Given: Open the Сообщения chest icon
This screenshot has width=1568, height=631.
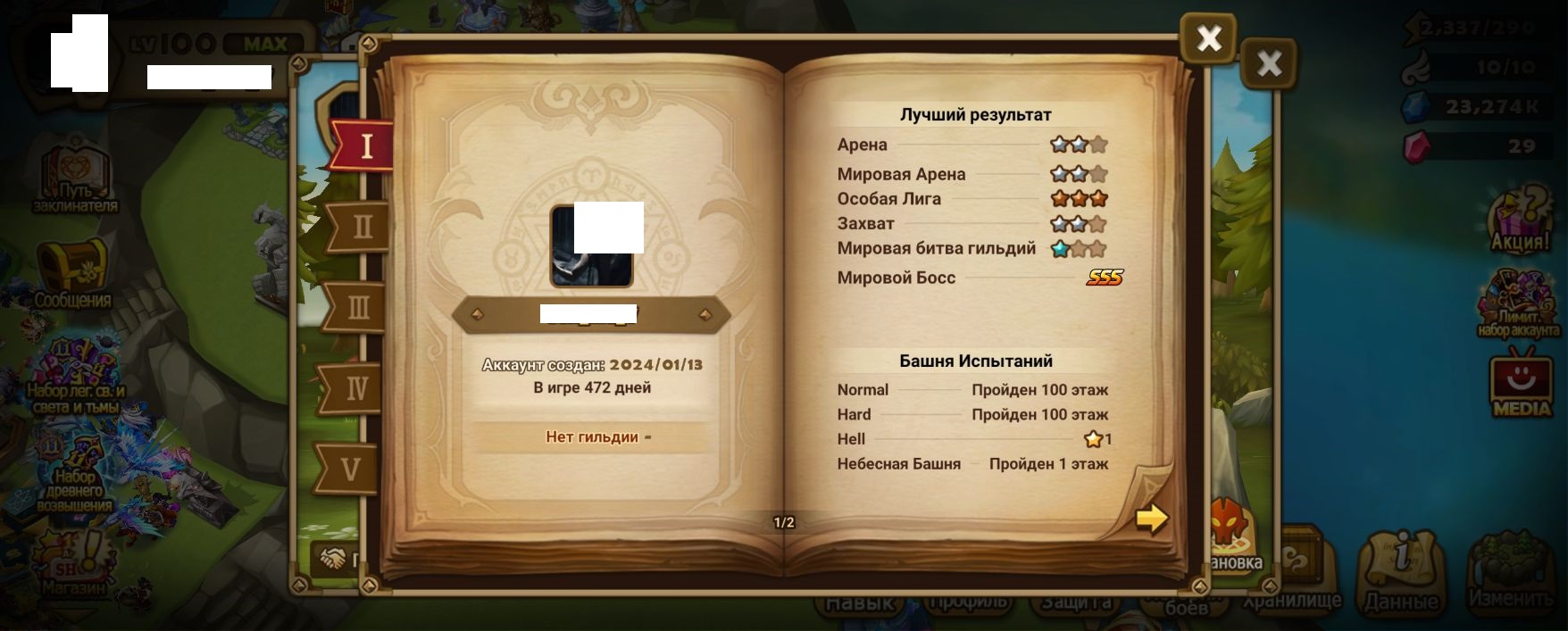Looking at the screenshot, I should point(72,272).
